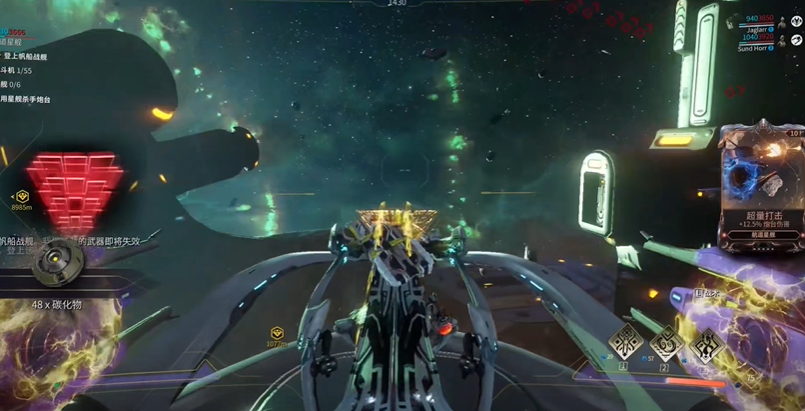This screenshot has height=411, width=805.
Task: Activate the second swirl ability icon
Action: point(667,344)
